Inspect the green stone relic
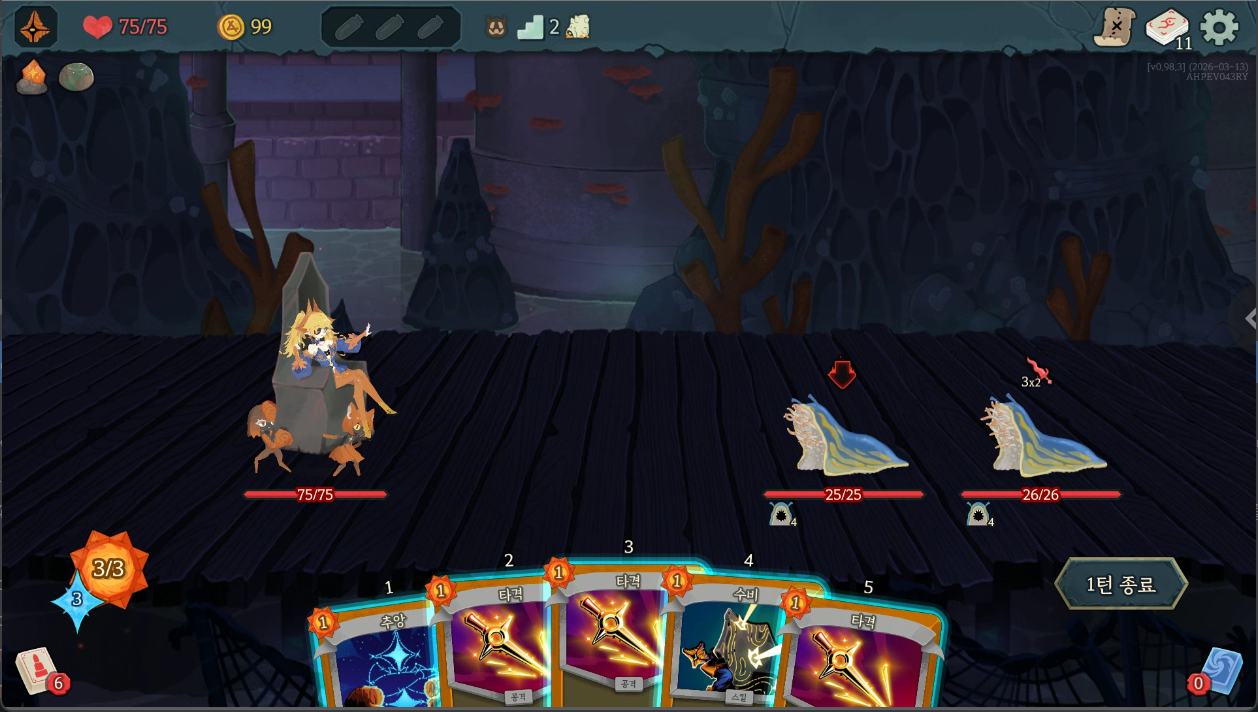 (x=76, y=77)
